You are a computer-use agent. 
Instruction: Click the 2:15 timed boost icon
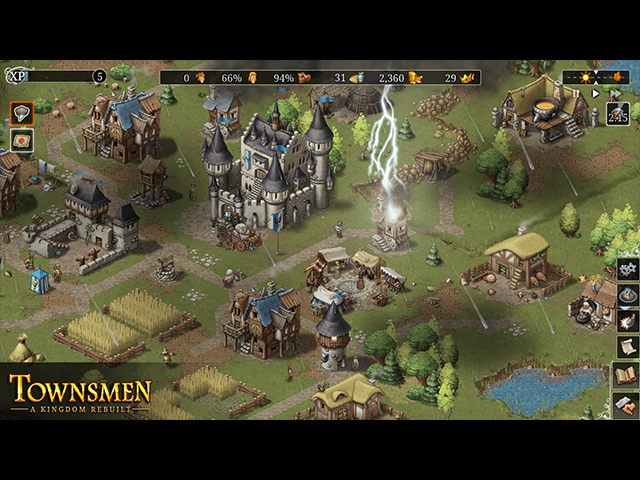coord(618,114)
